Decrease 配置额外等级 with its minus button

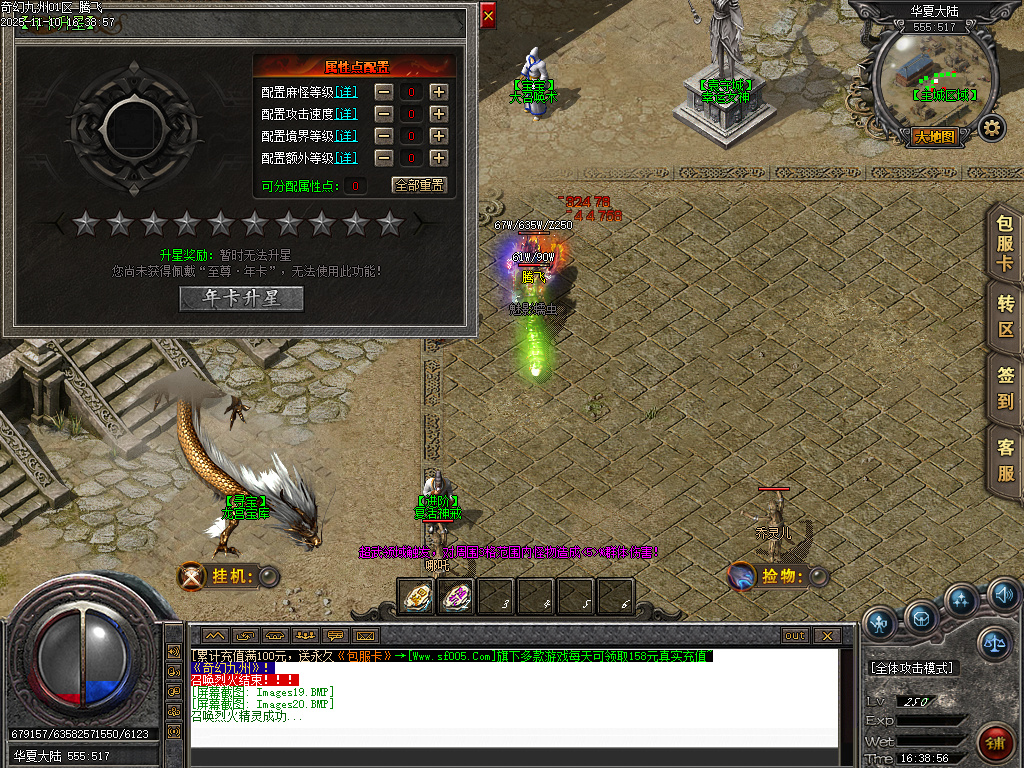point(384,157)
